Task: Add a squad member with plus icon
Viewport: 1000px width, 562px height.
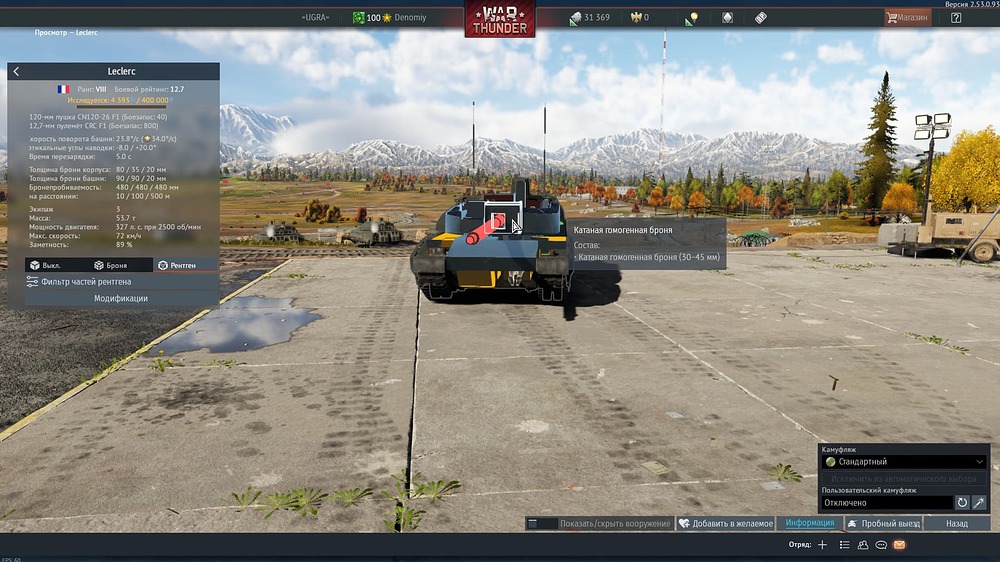Action: pyautogui.click(x=822, y=545)
